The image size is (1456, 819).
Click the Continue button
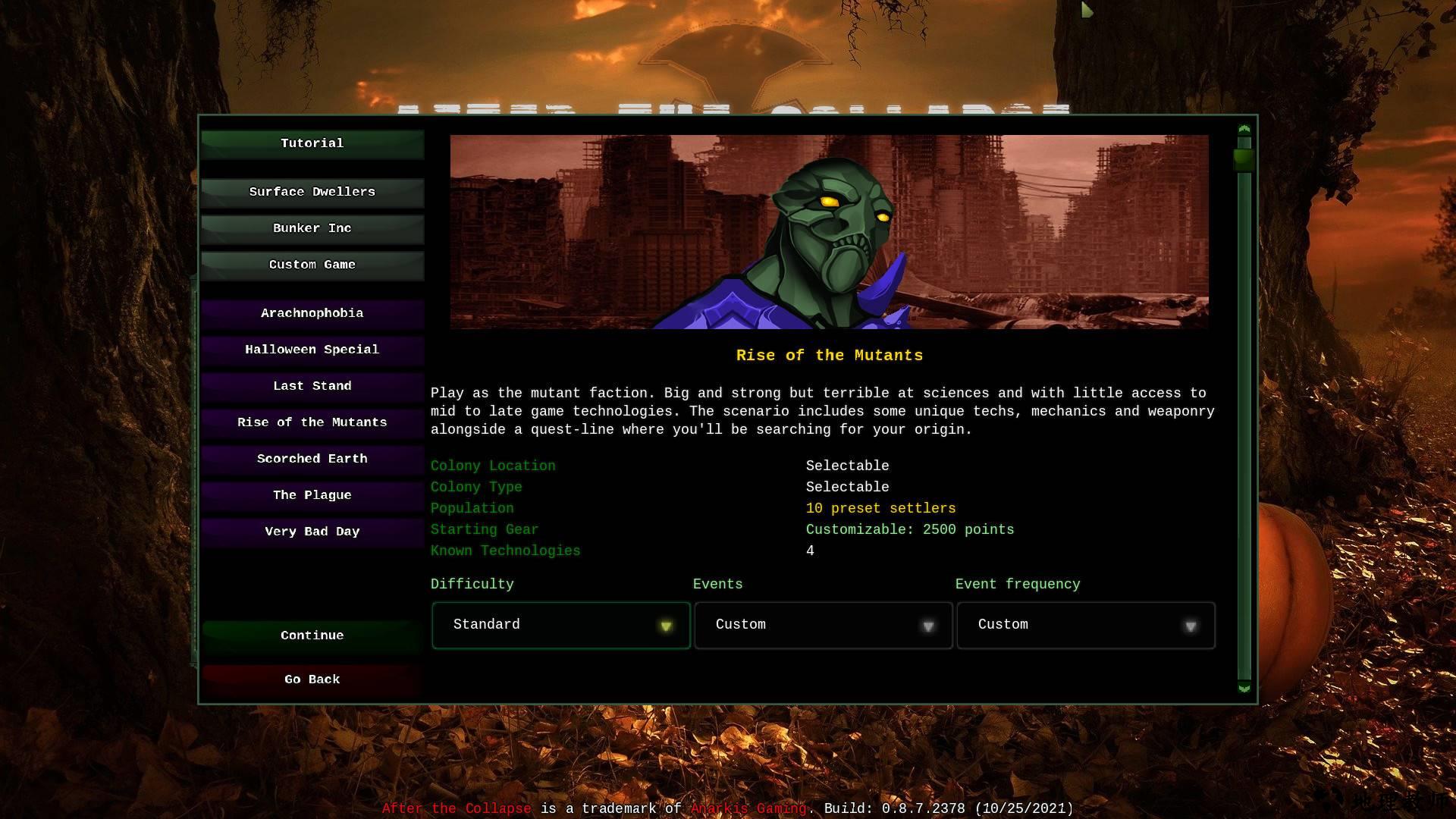click(312, 635)
